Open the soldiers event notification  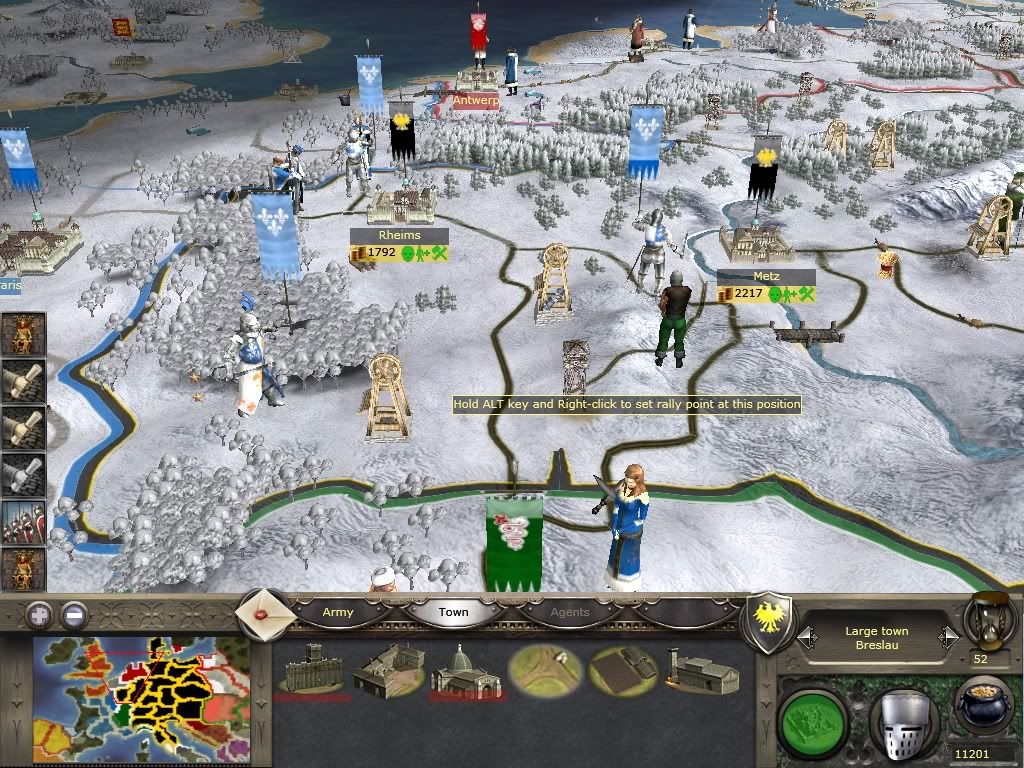pyautogui.click(x=23, y=522)
